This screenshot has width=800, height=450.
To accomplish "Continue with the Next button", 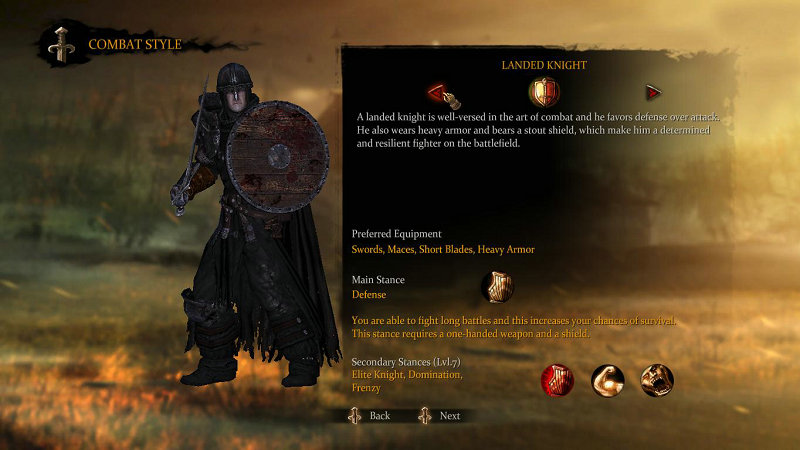I will point(439,415).
